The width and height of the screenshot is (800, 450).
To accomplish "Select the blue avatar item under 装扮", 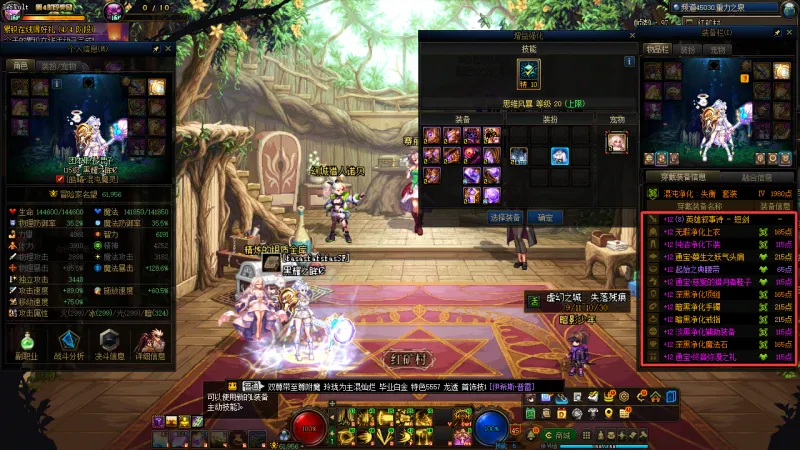I will (559, 156).
